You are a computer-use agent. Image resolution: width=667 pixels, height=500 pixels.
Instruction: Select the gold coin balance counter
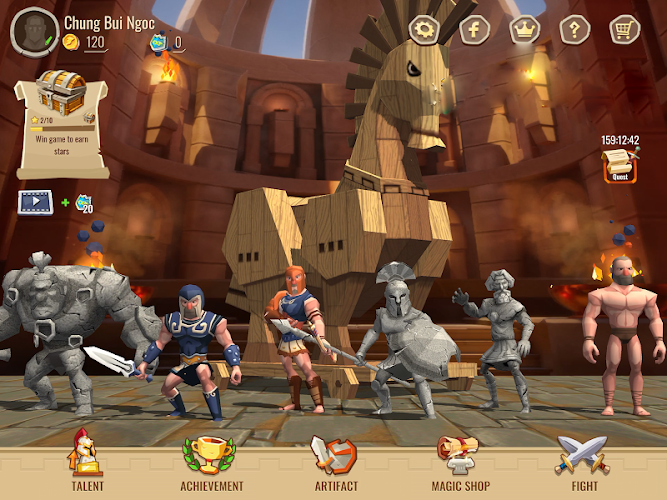[86, 42]
